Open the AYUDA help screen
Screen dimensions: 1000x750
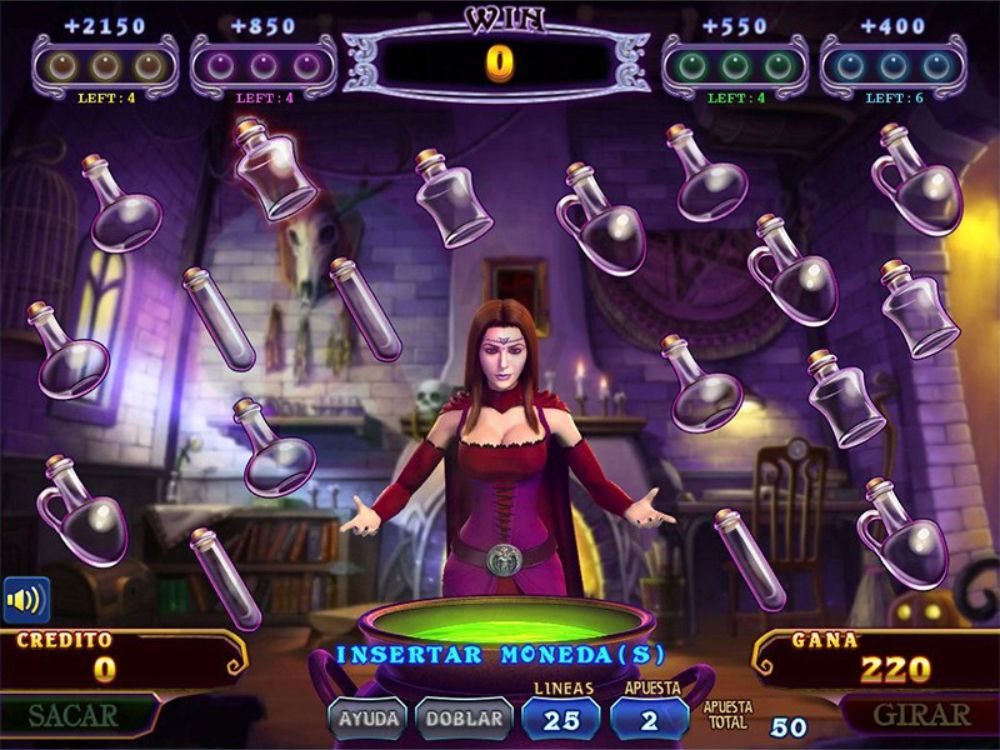pos(368,718)
